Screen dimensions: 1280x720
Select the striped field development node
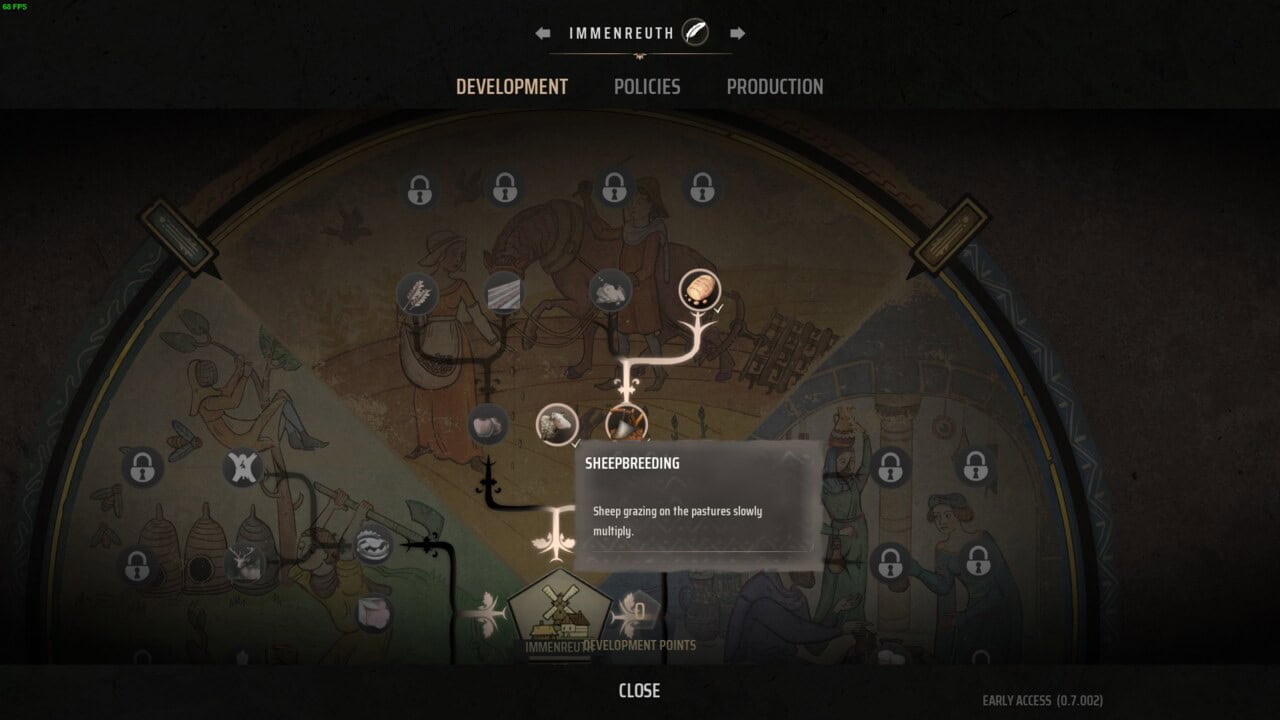tap(503, 293)
